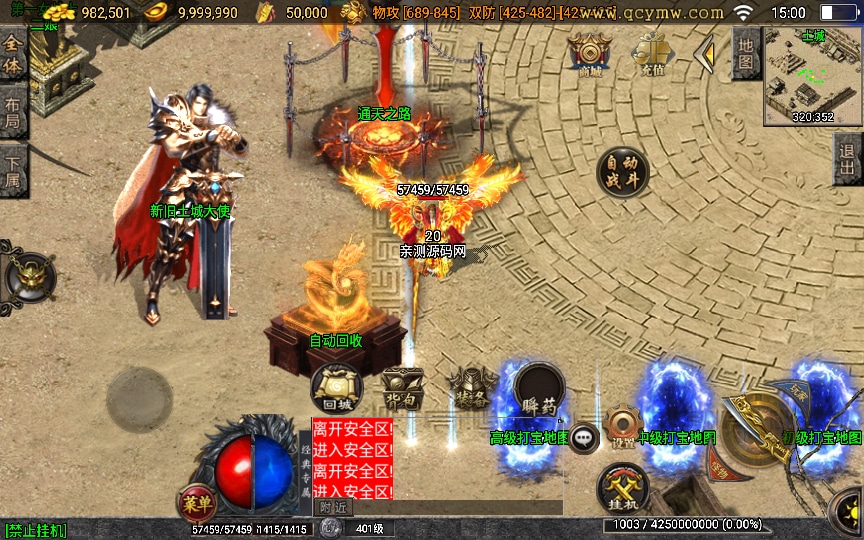Select the 布局 layout tab

pos(13,113)
